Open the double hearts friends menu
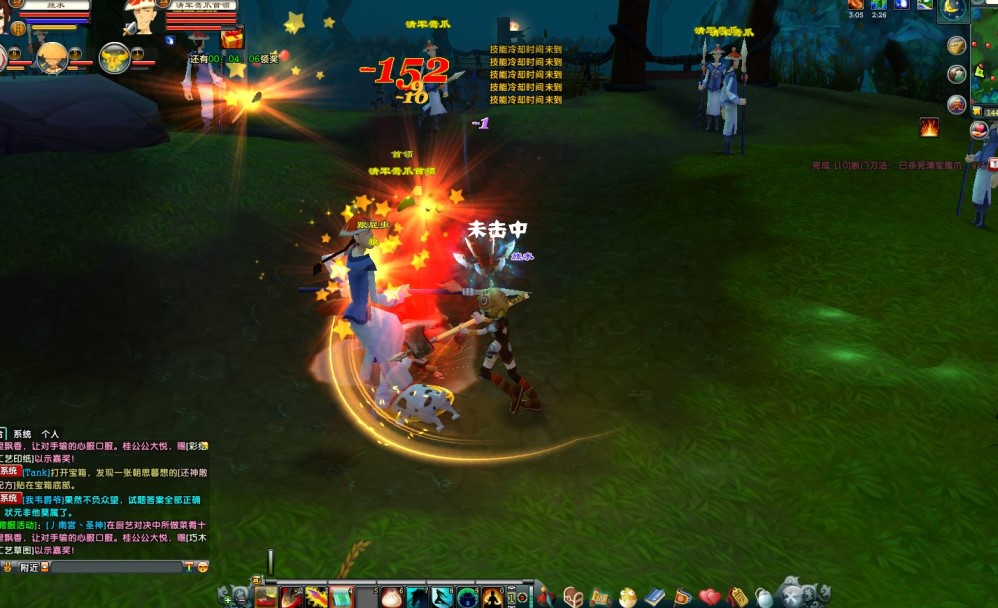The image size is (998, 608). point(709,597)
